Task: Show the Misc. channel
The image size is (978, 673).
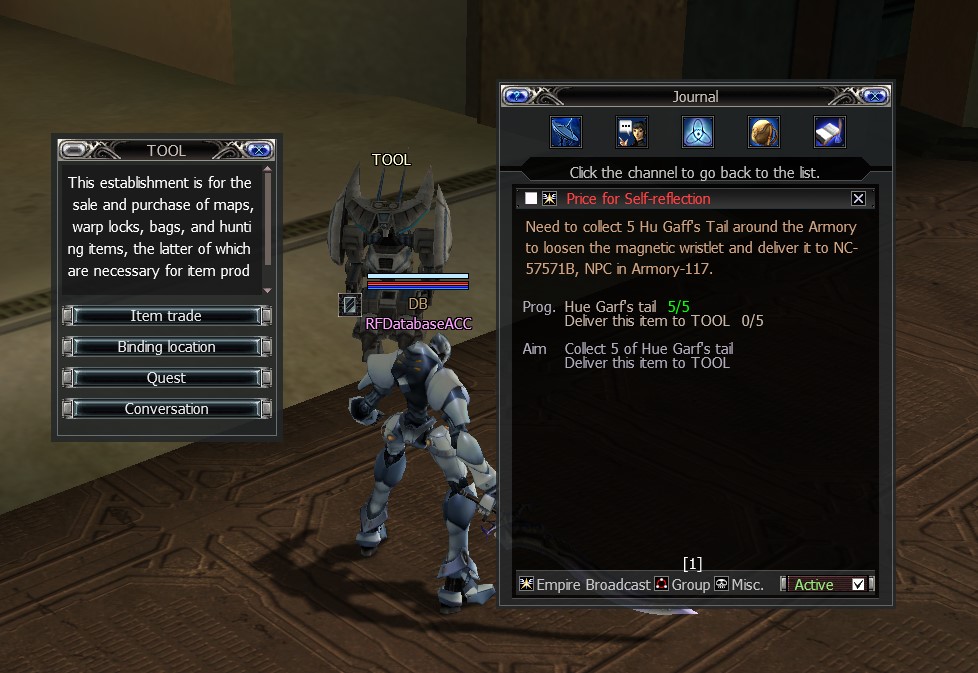Action: [739, 585]
